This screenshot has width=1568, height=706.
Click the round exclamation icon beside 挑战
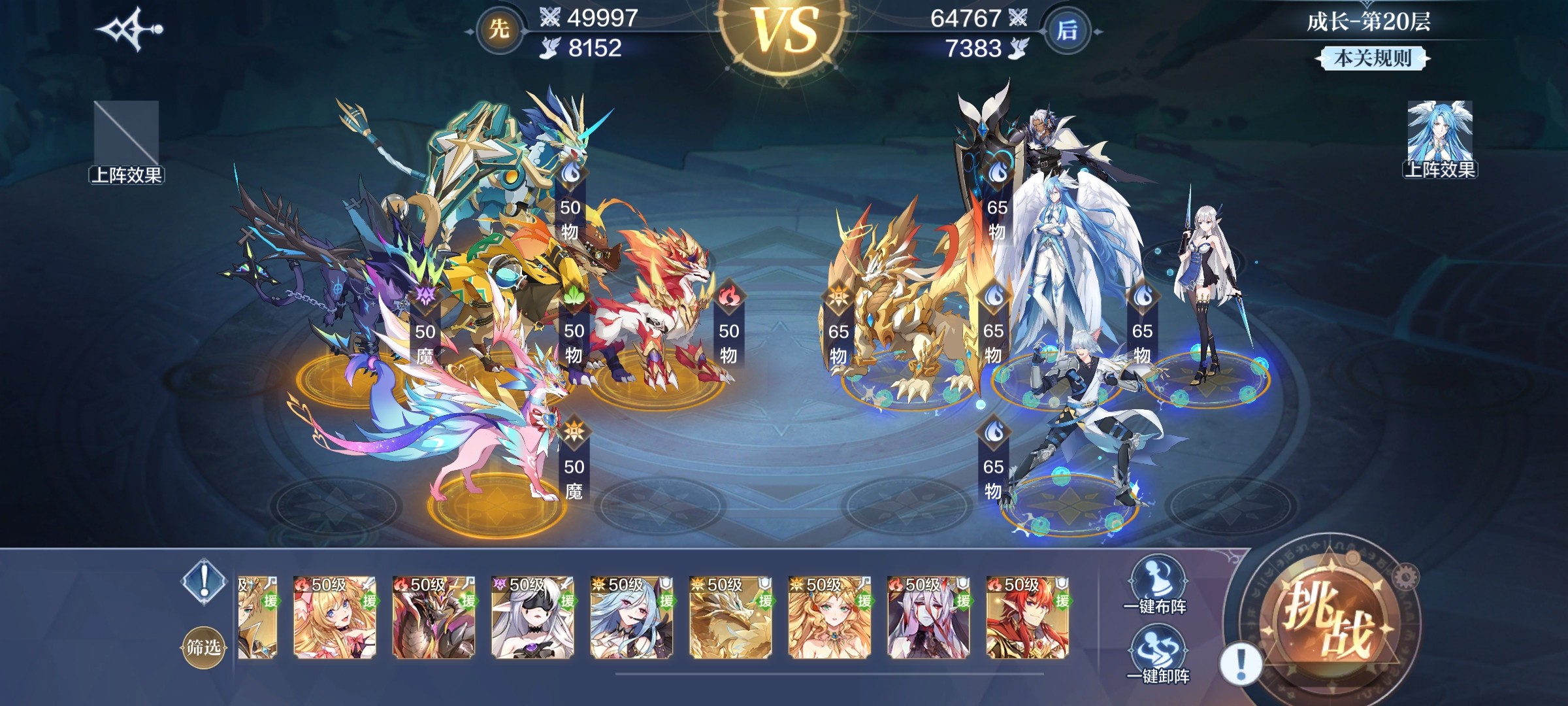(1241, 664)
